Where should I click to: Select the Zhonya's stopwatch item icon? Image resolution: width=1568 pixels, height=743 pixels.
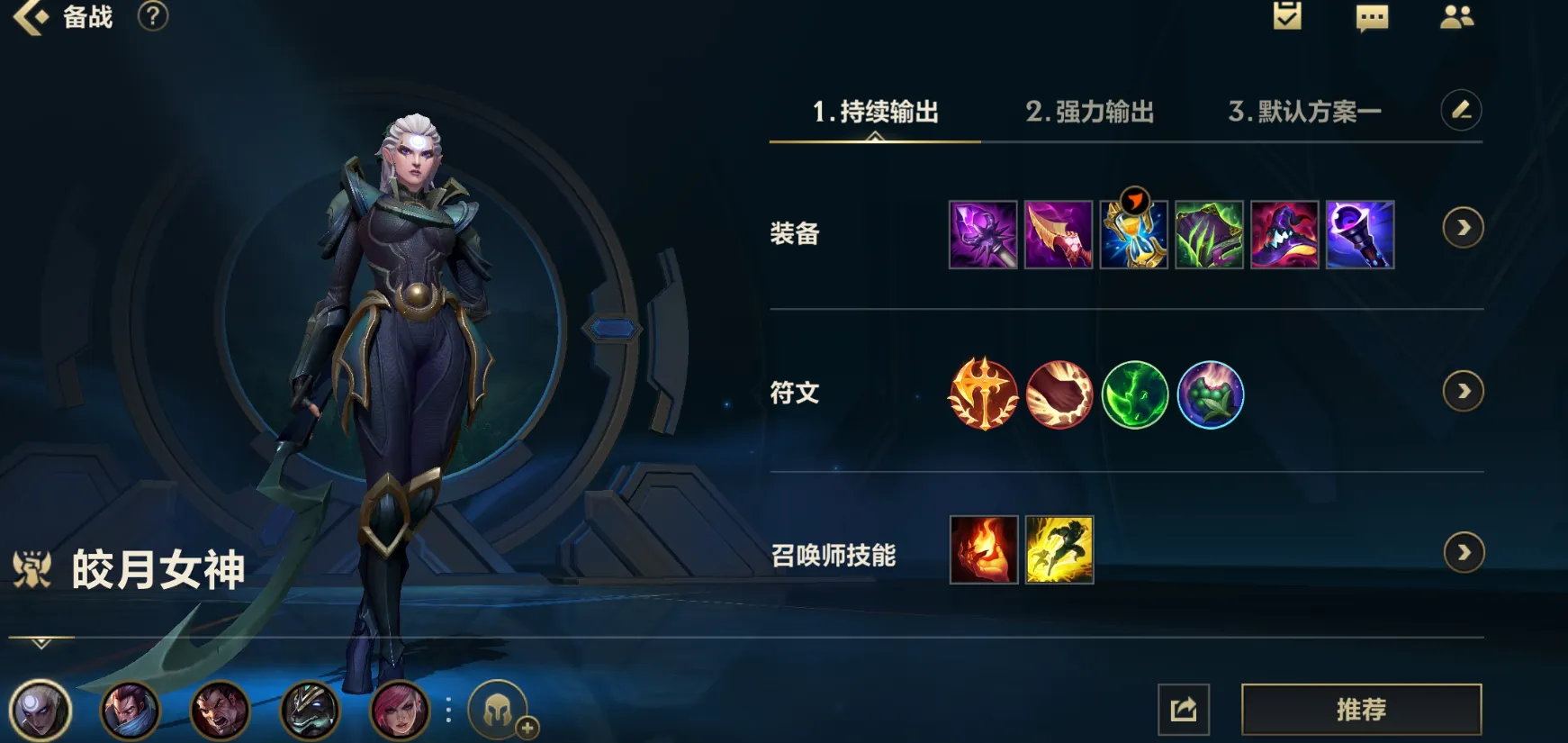click(1134, 234)
